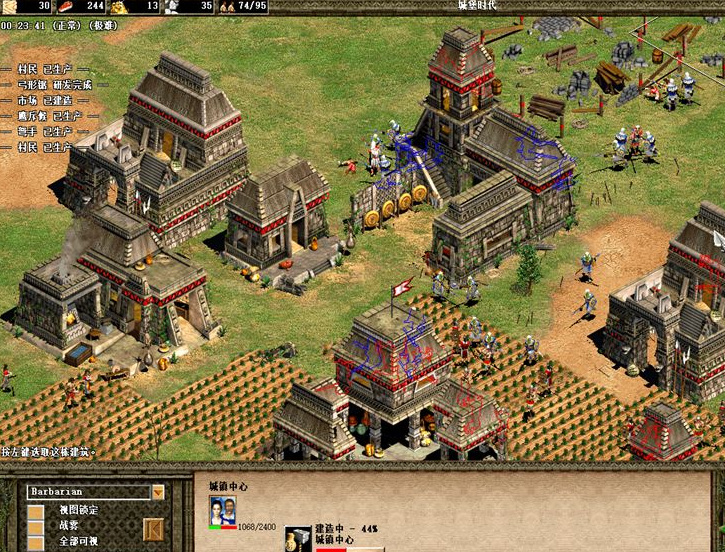Click the arrow button beside the checkboxes
This screenshot has width=725, height=552.
[153, 528]
